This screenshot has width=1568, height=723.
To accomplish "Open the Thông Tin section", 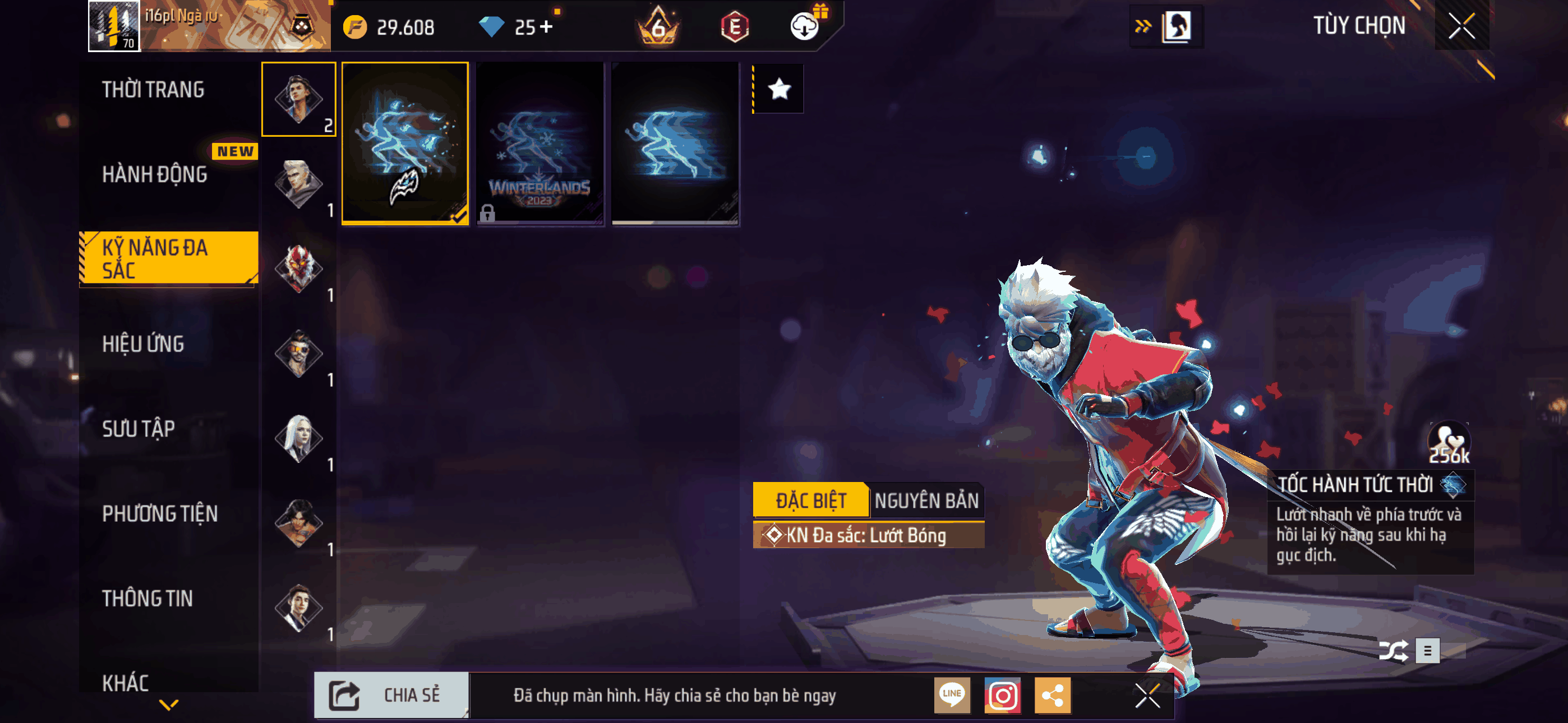I will point(147,599).
